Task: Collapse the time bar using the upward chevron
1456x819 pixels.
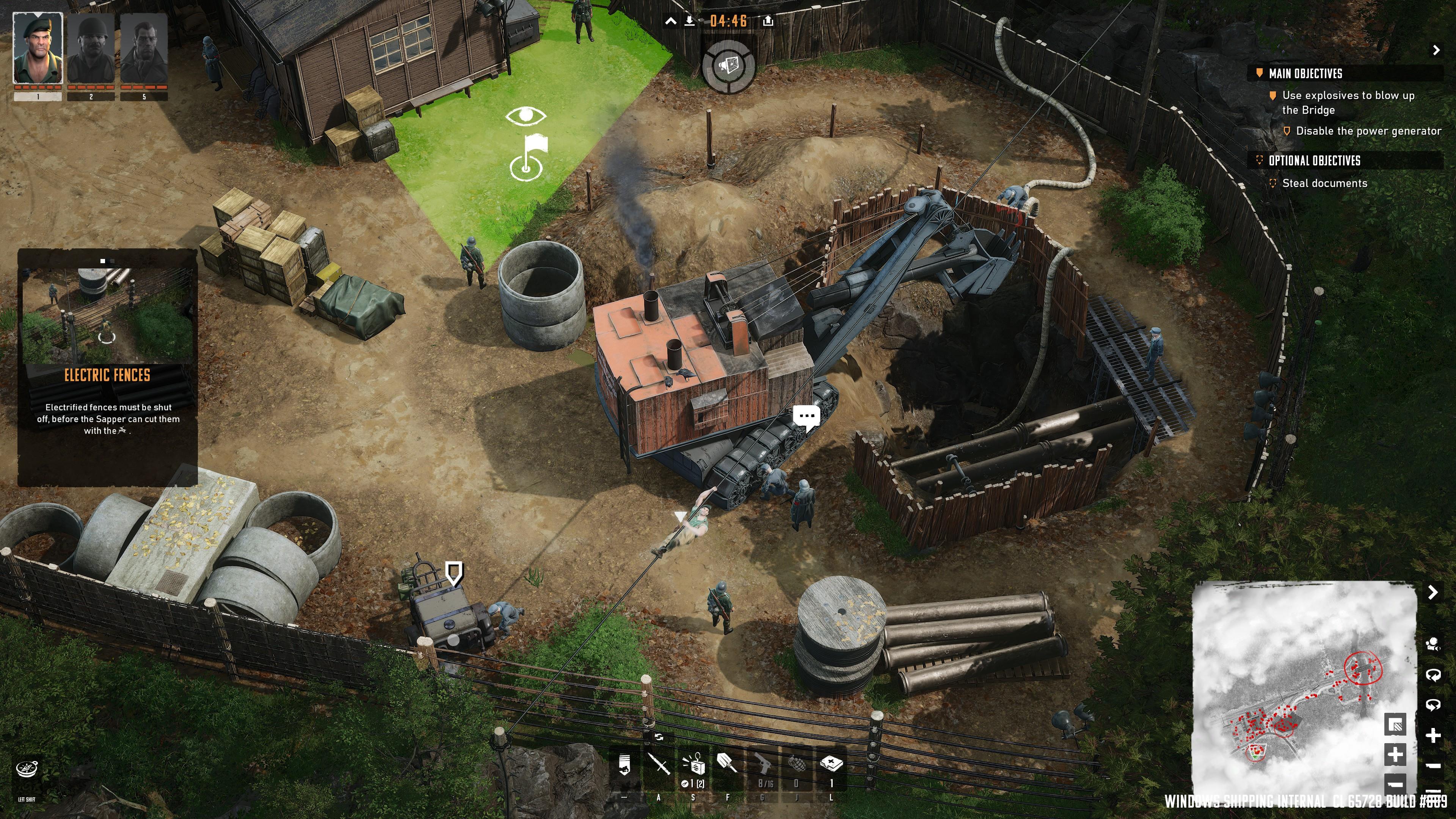Action: [671, 21]
